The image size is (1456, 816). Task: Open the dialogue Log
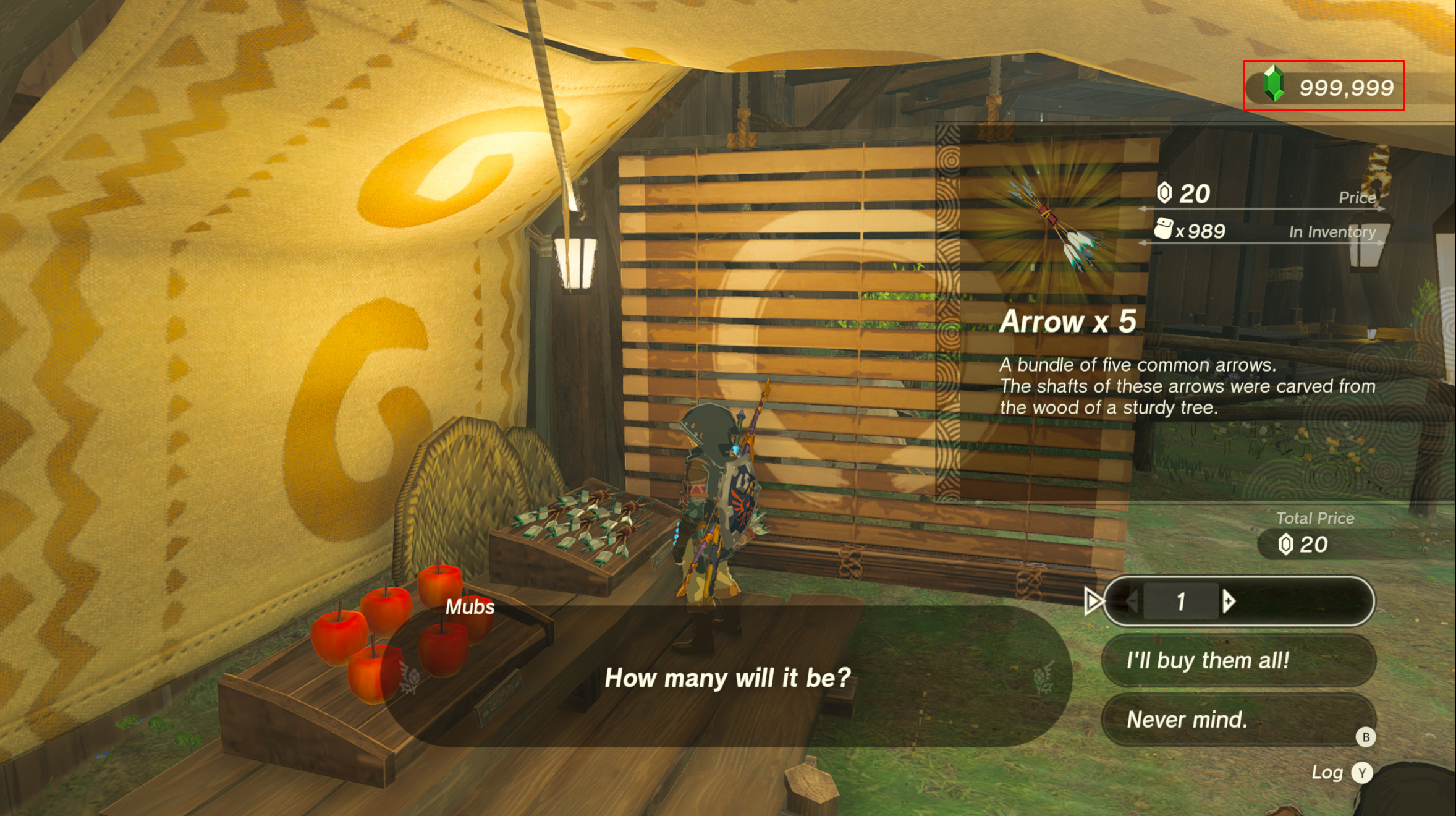[1361, 773]
